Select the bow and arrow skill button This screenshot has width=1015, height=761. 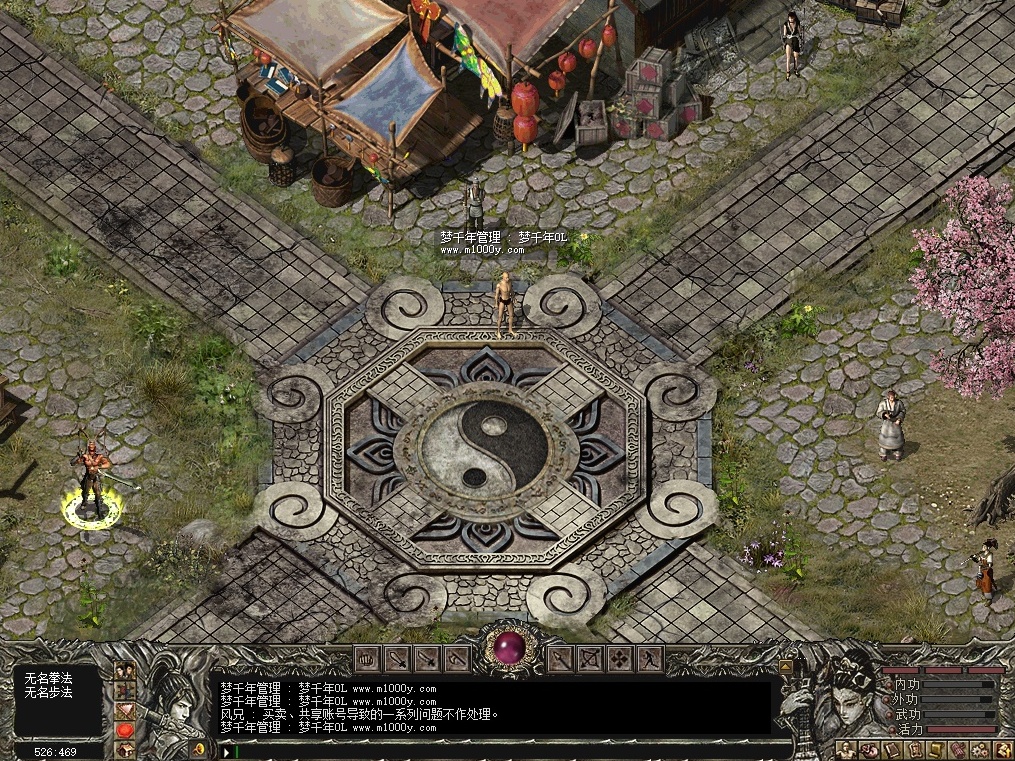590,658
